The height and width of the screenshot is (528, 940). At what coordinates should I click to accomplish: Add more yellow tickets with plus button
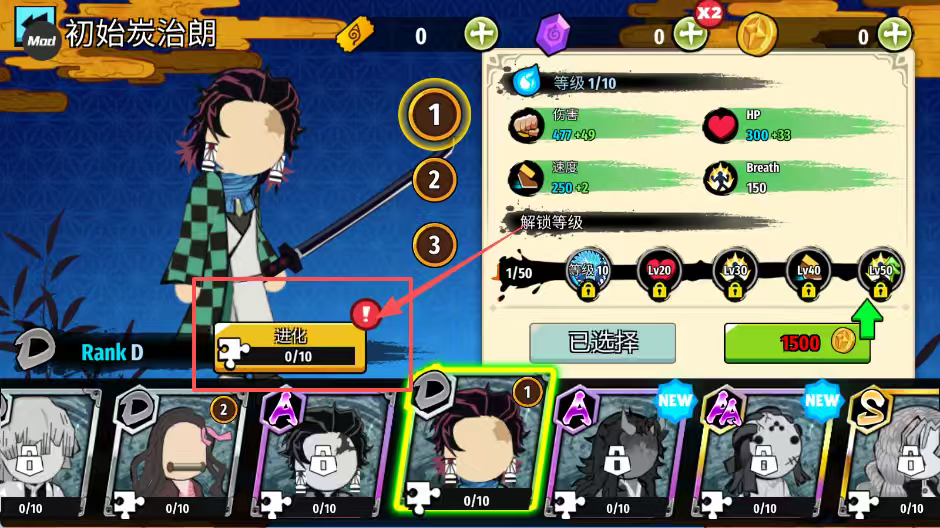pos(481,35)
